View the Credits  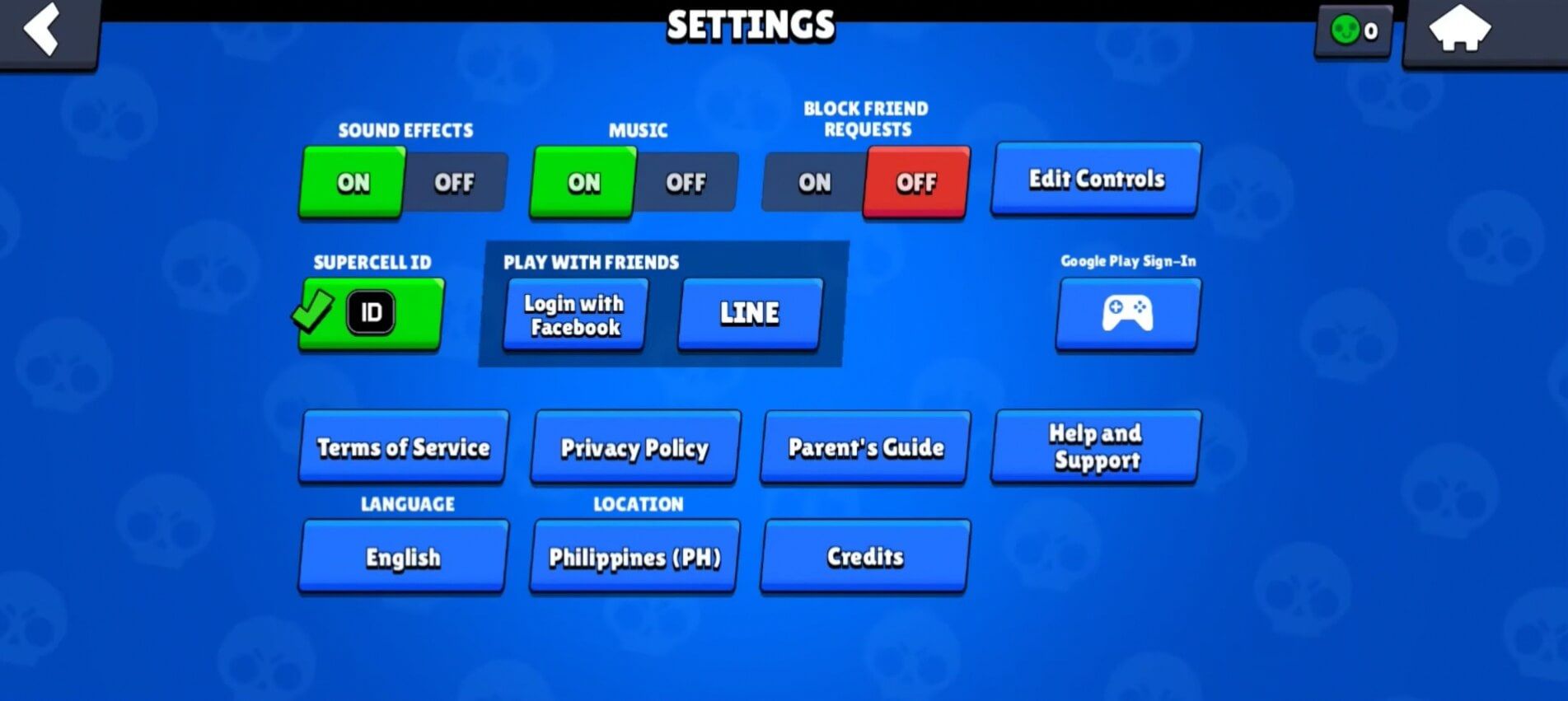tap(864, 557)
